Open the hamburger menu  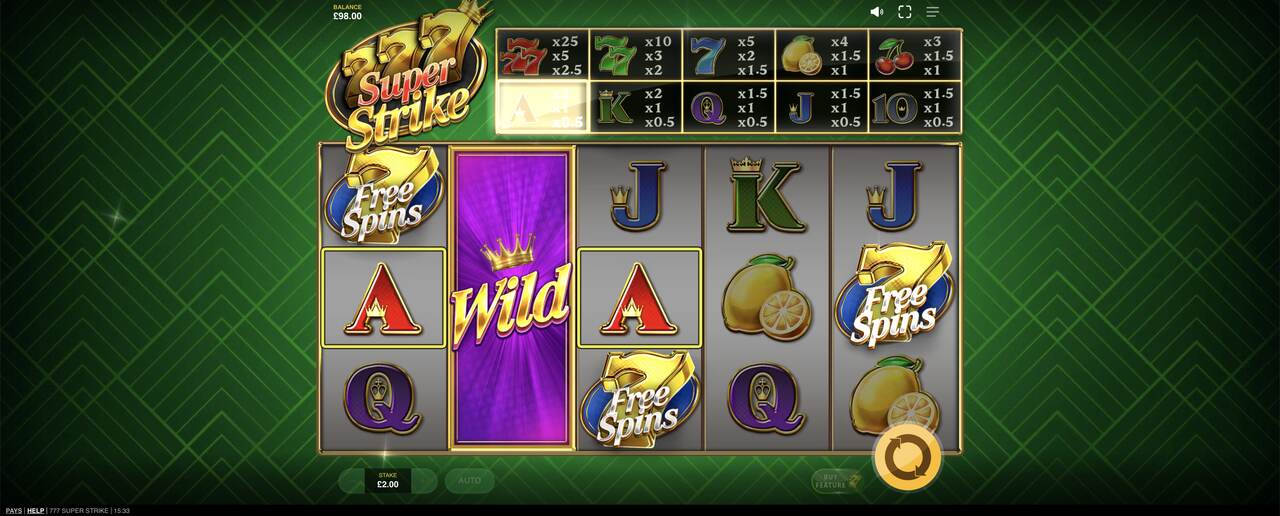coord(932,12)
